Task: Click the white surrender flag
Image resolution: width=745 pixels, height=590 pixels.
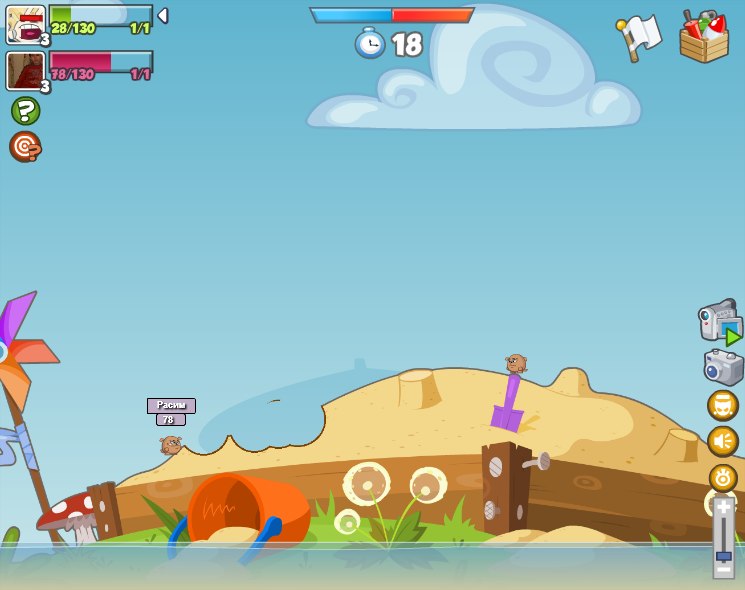Action: tap(640, 36)
